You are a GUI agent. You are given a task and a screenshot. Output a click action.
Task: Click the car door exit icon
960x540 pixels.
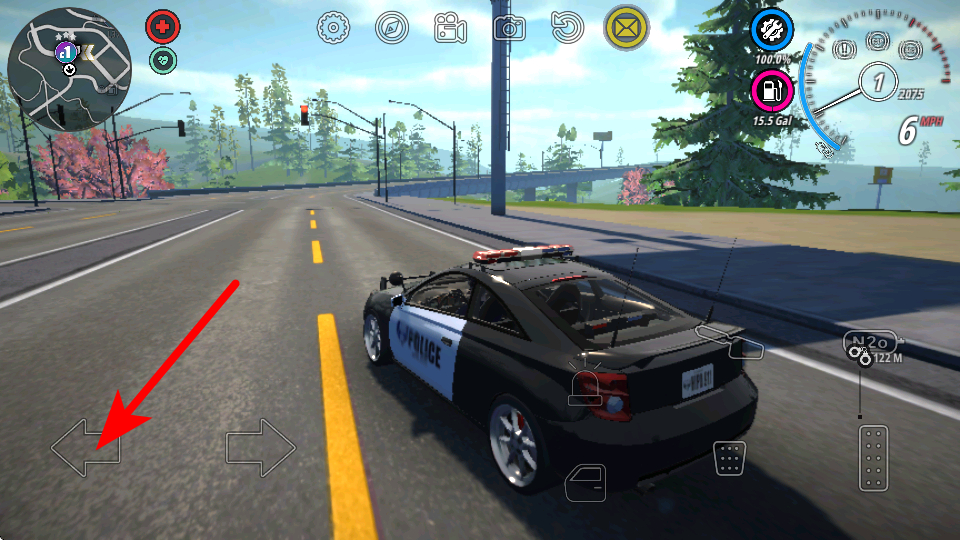click(x=586, y=483)
